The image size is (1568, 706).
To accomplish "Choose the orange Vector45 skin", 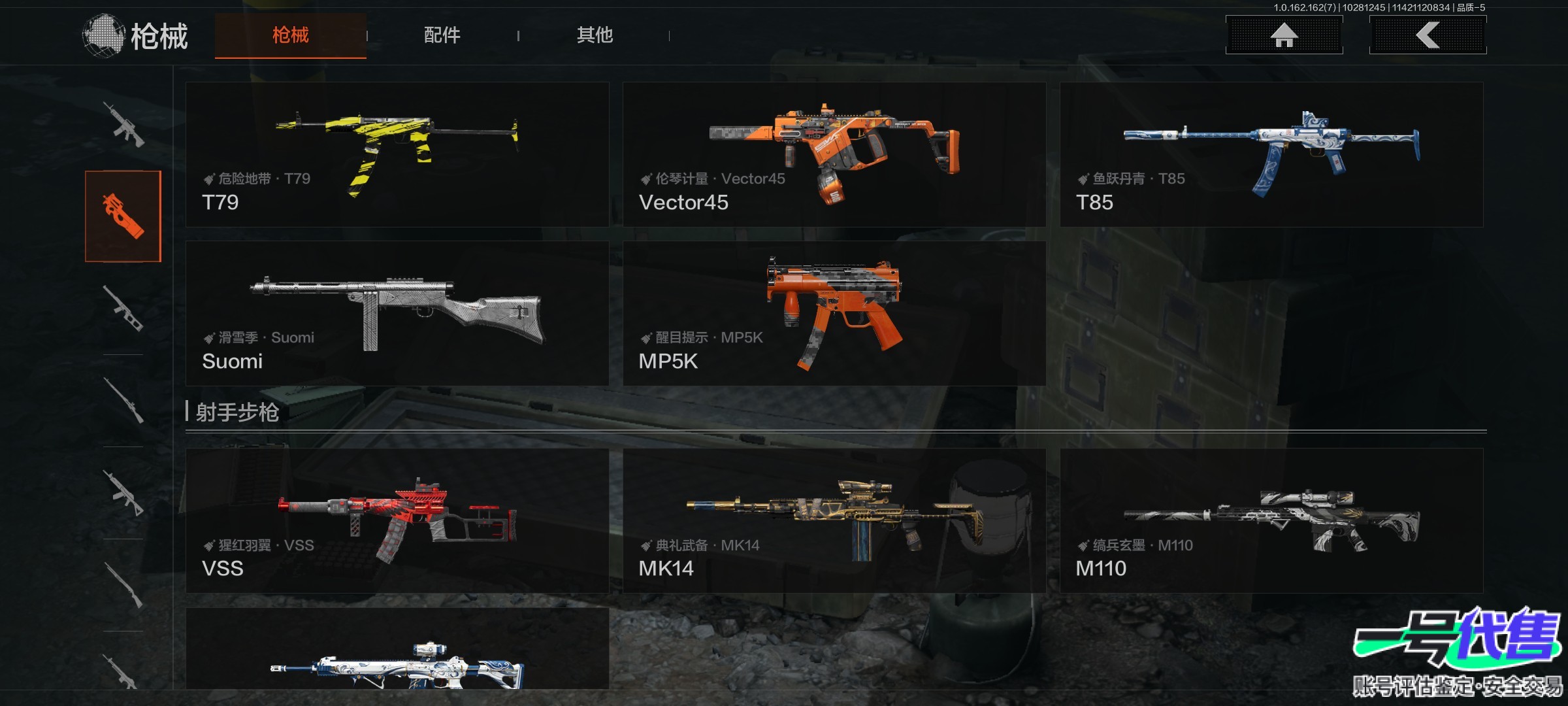I will point(834,154).
